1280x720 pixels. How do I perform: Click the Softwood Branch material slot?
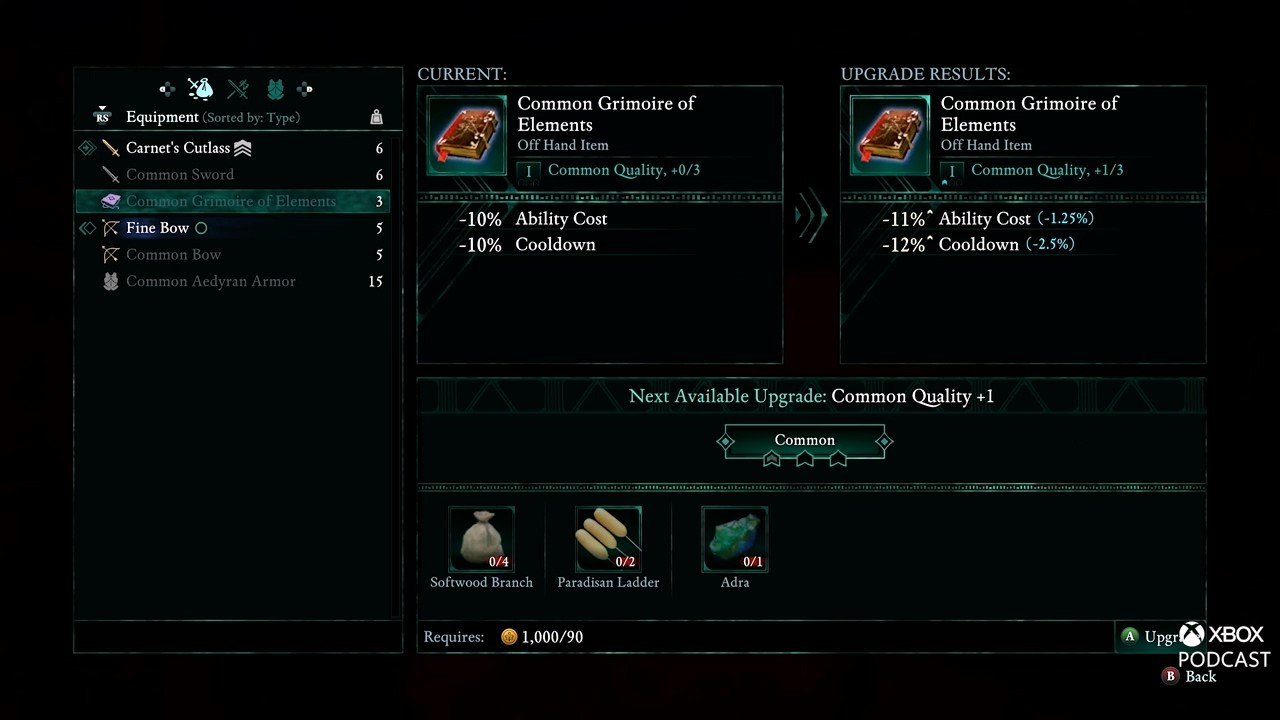click(481, 539)
